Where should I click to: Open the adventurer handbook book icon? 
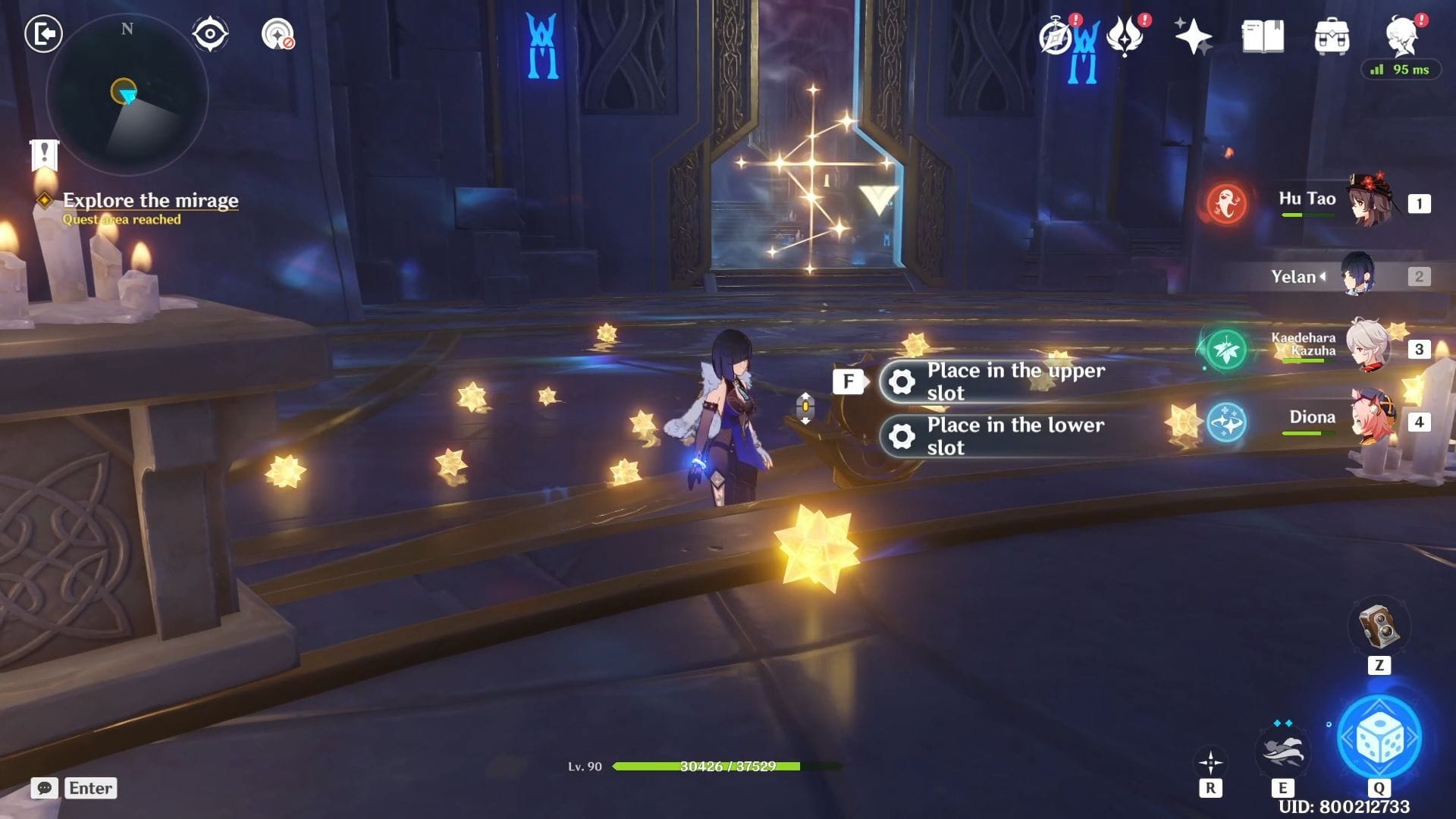[x=1263, y=36]
